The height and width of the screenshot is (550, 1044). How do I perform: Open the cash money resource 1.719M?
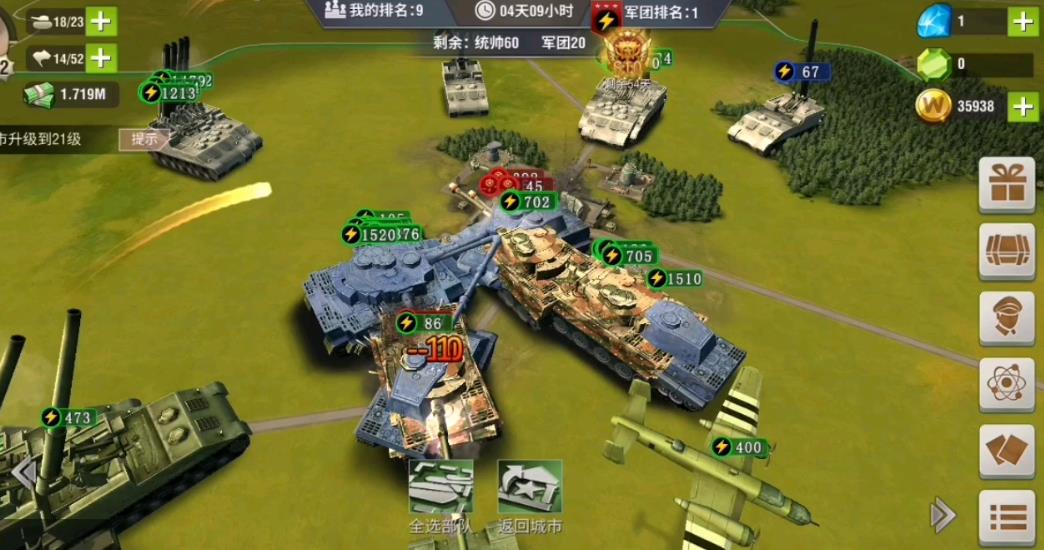(x=71, y=95)
